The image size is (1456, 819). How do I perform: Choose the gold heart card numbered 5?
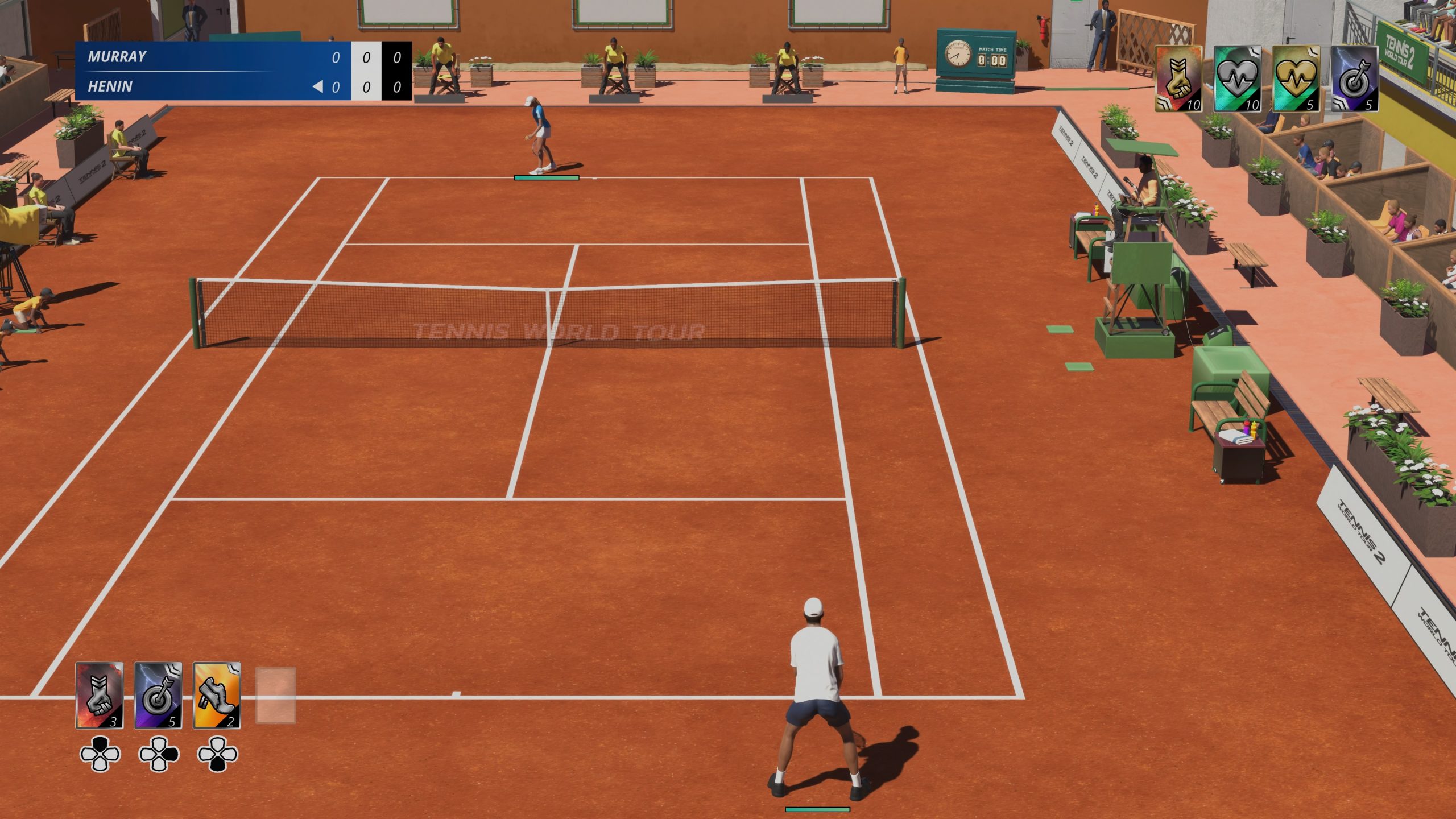(1296, 78)
